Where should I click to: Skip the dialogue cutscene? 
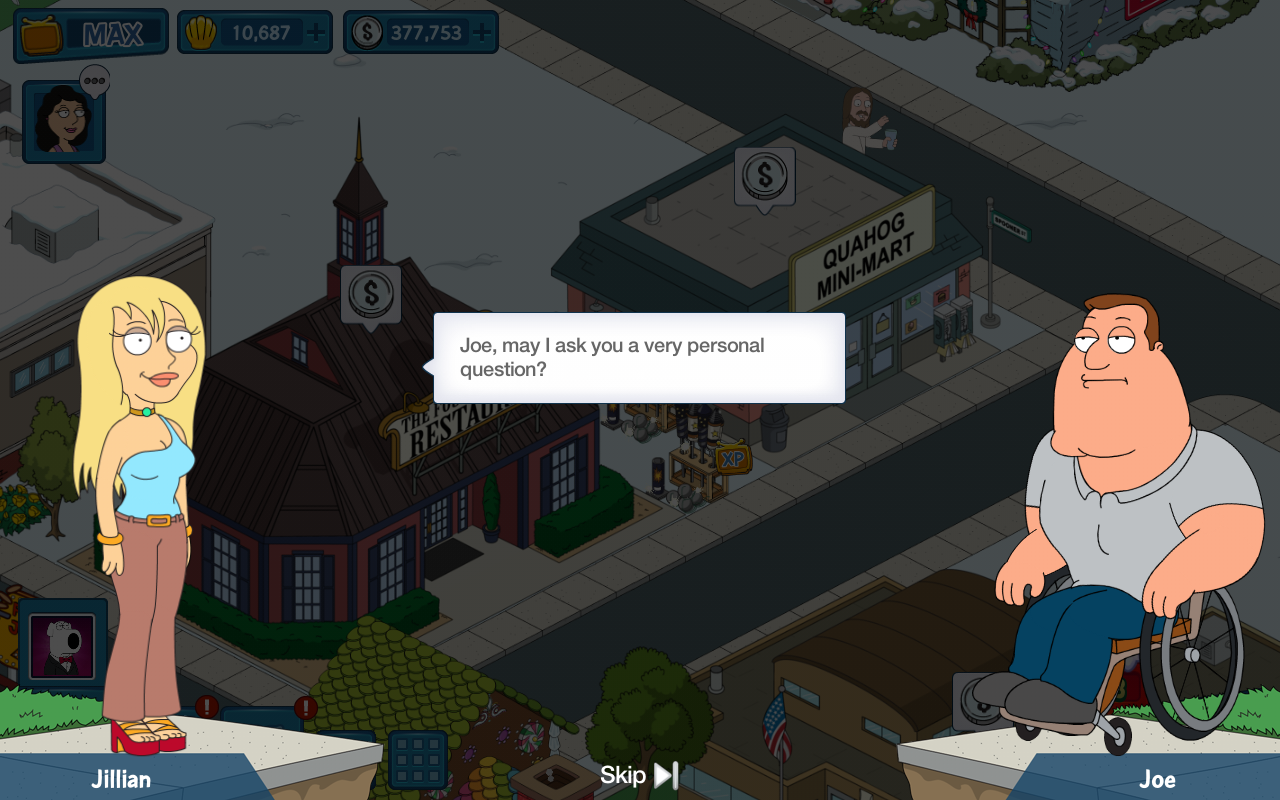[x=640, y=775]
